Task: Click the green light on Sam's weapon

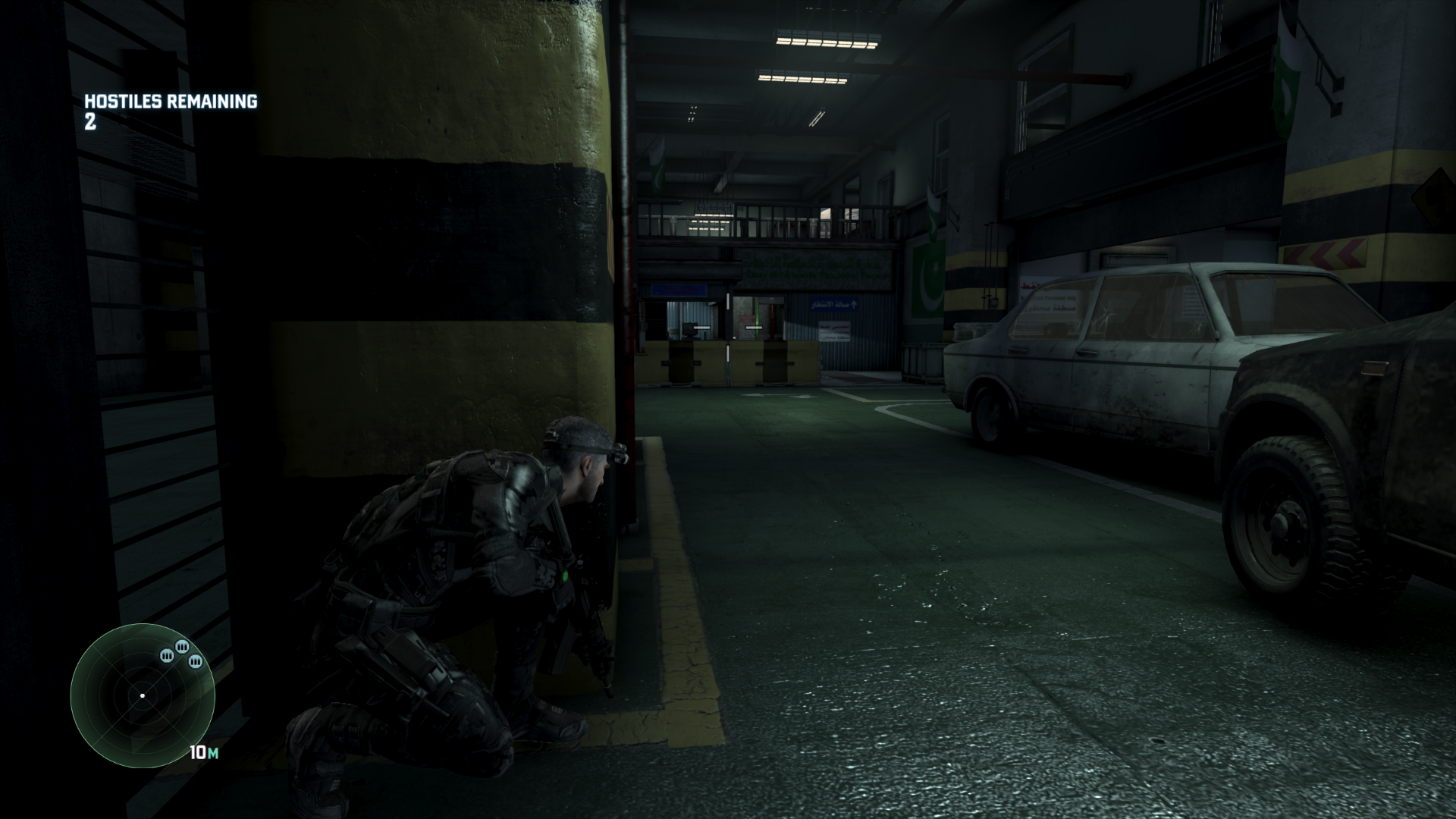Action: pos(563,575)
